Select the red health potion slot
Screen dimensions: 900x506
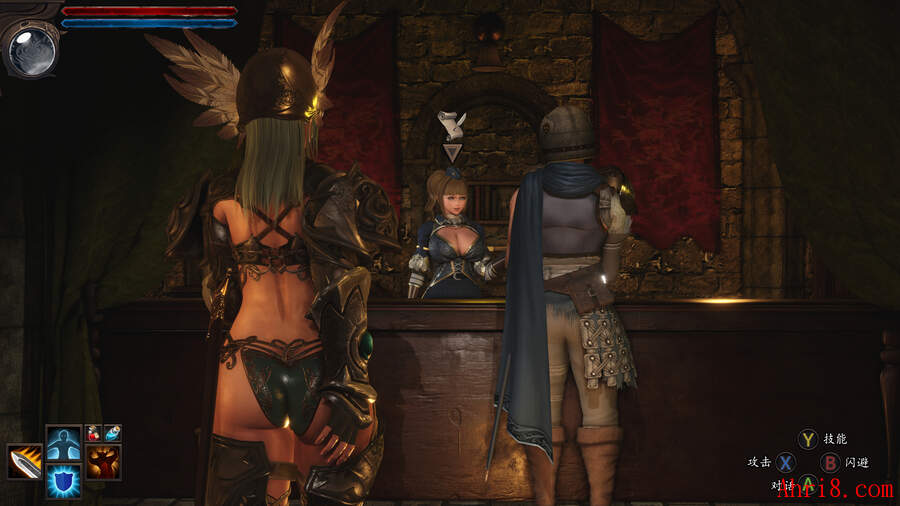[94, 433]
